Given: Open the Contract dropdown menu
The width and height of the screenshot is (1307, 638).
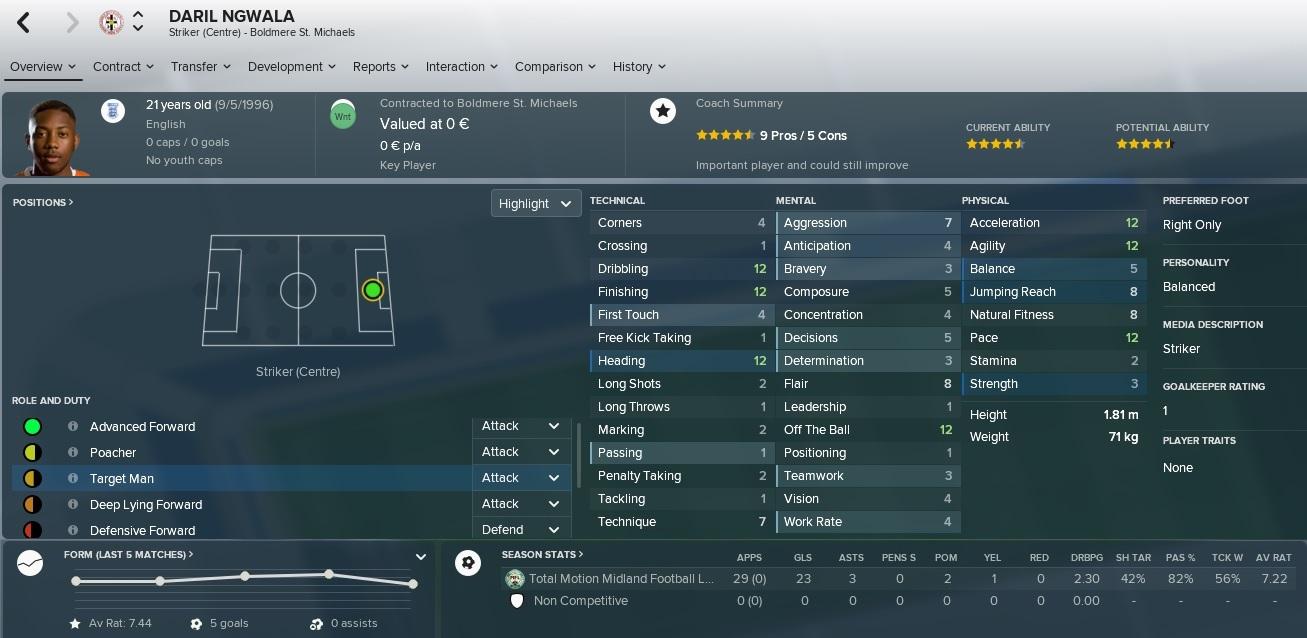Looking at the screenshot, I should point(123,67).
